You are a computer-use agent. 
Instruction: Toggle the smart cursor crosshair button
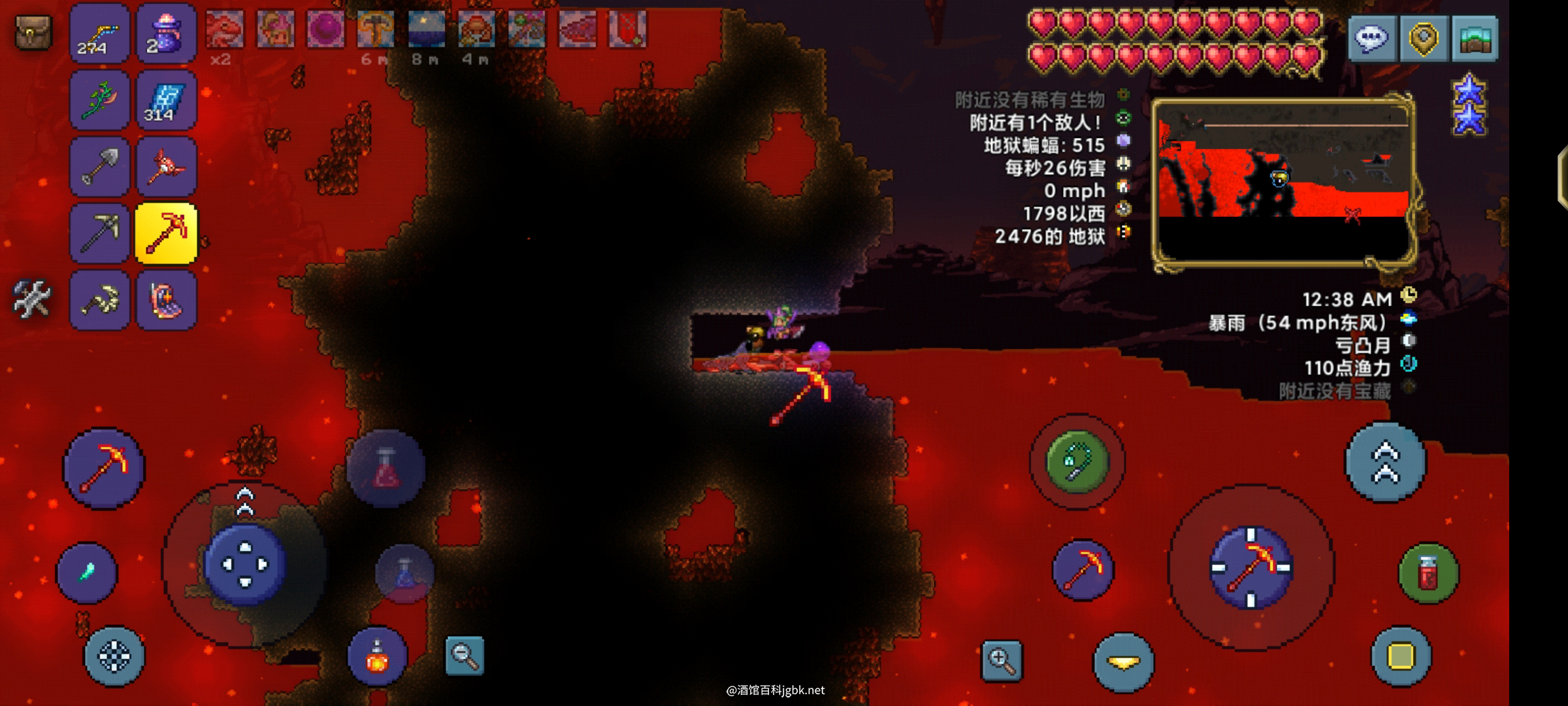(114, 656)
